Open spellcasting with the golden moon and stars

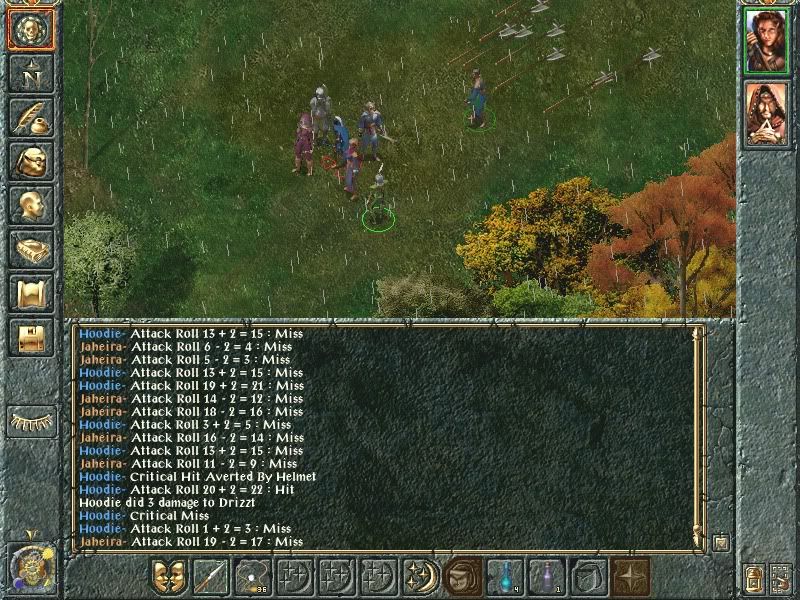click(x=420, y=578)
